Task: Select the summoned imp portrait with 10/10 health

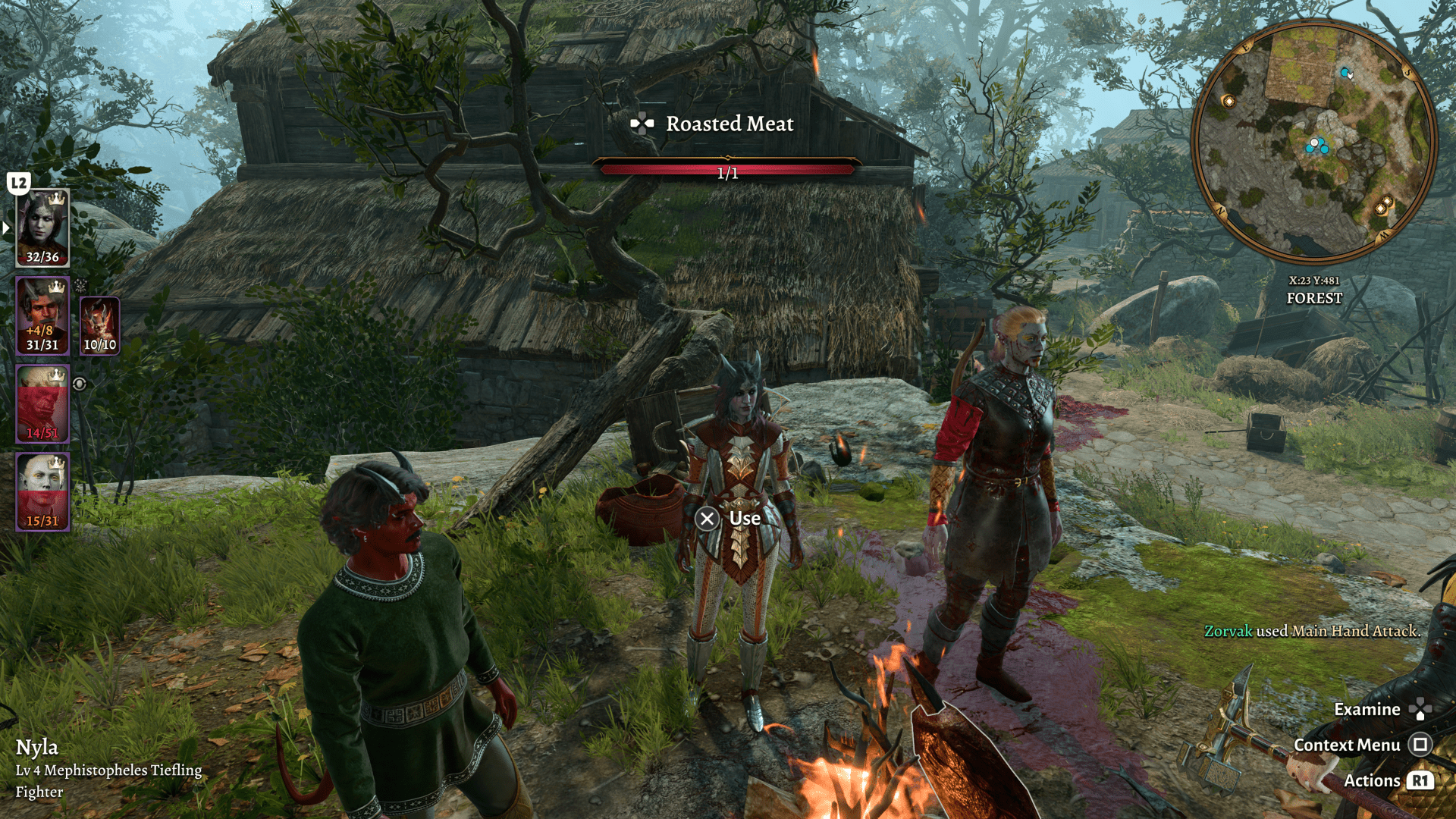Action: 99,325
